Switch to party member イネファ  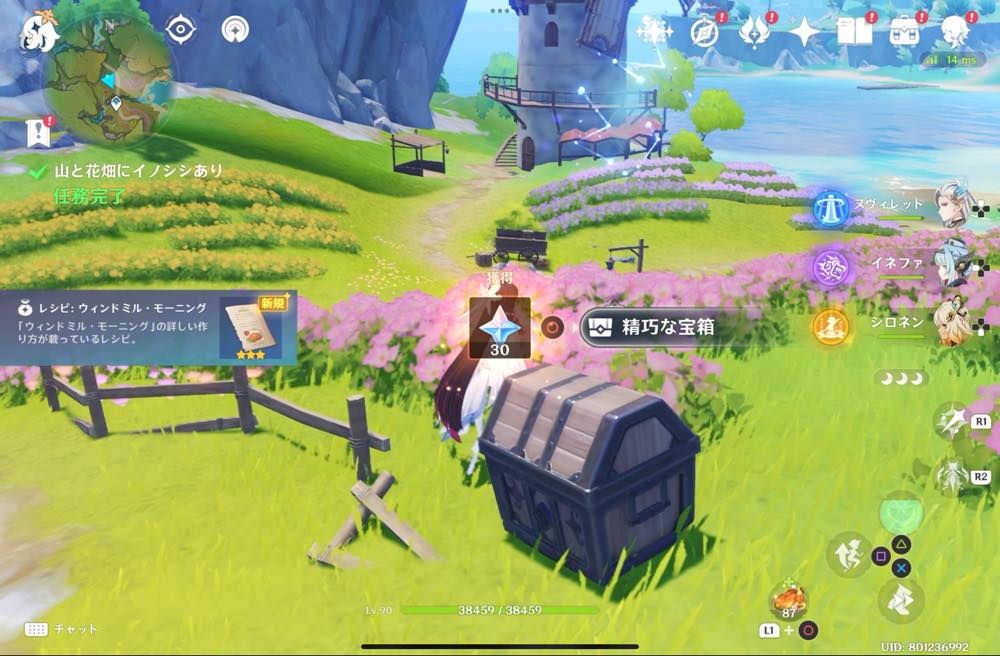click(953, 265)
